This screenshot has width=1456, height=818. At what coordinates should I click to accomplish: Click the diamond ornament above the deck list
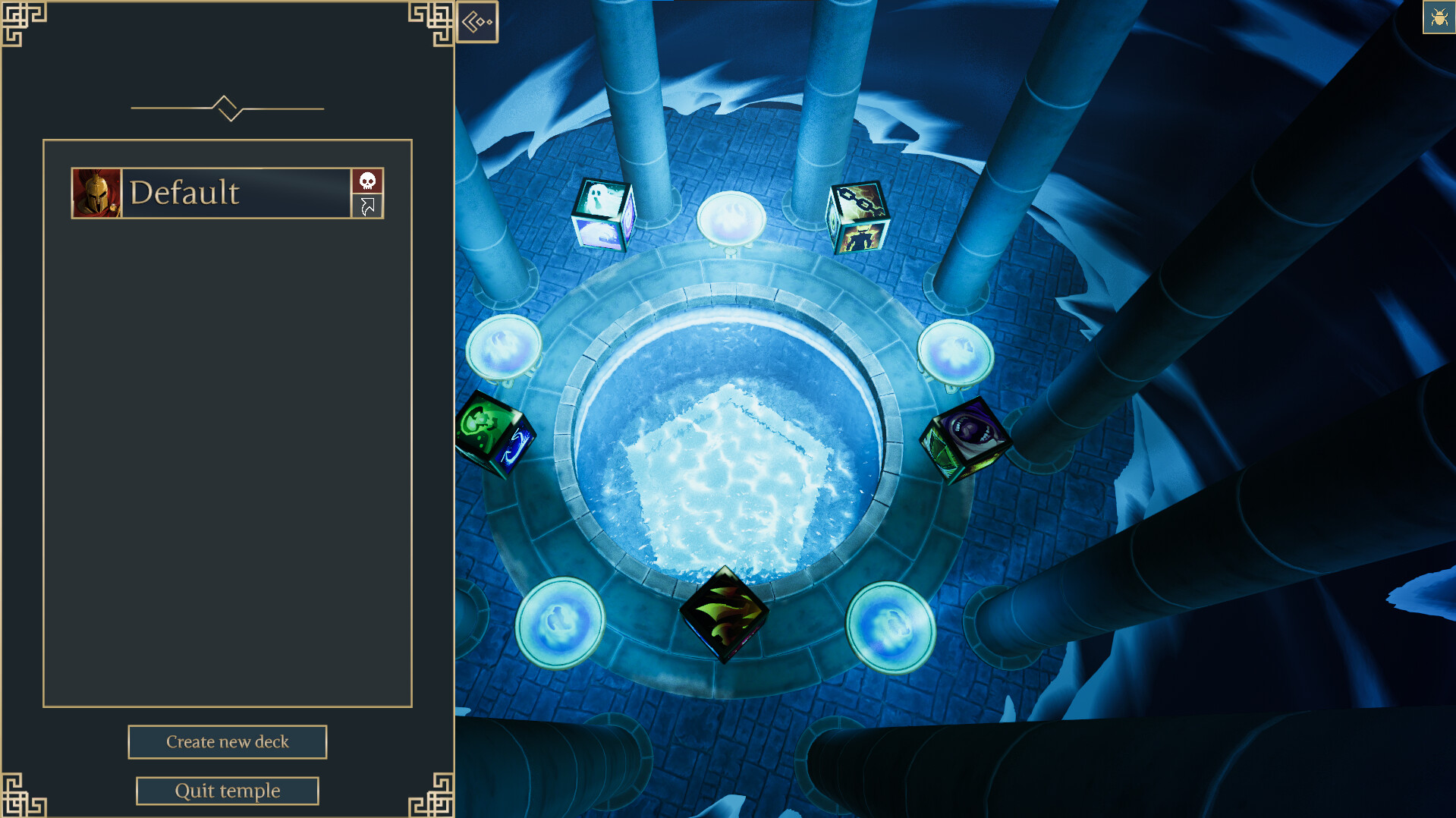[226, 108]
